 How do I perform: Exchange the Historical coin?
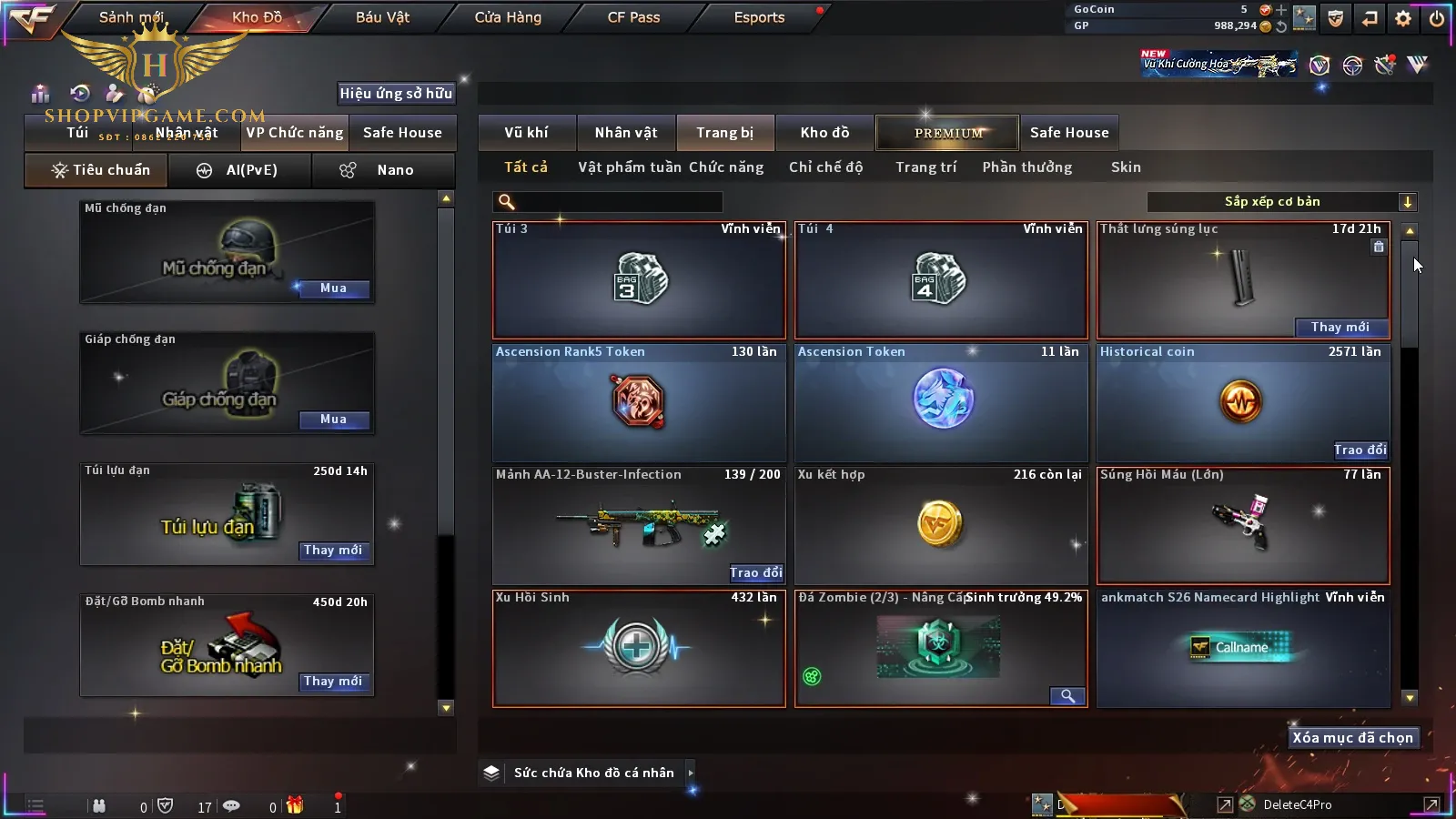coord(1360,450)
